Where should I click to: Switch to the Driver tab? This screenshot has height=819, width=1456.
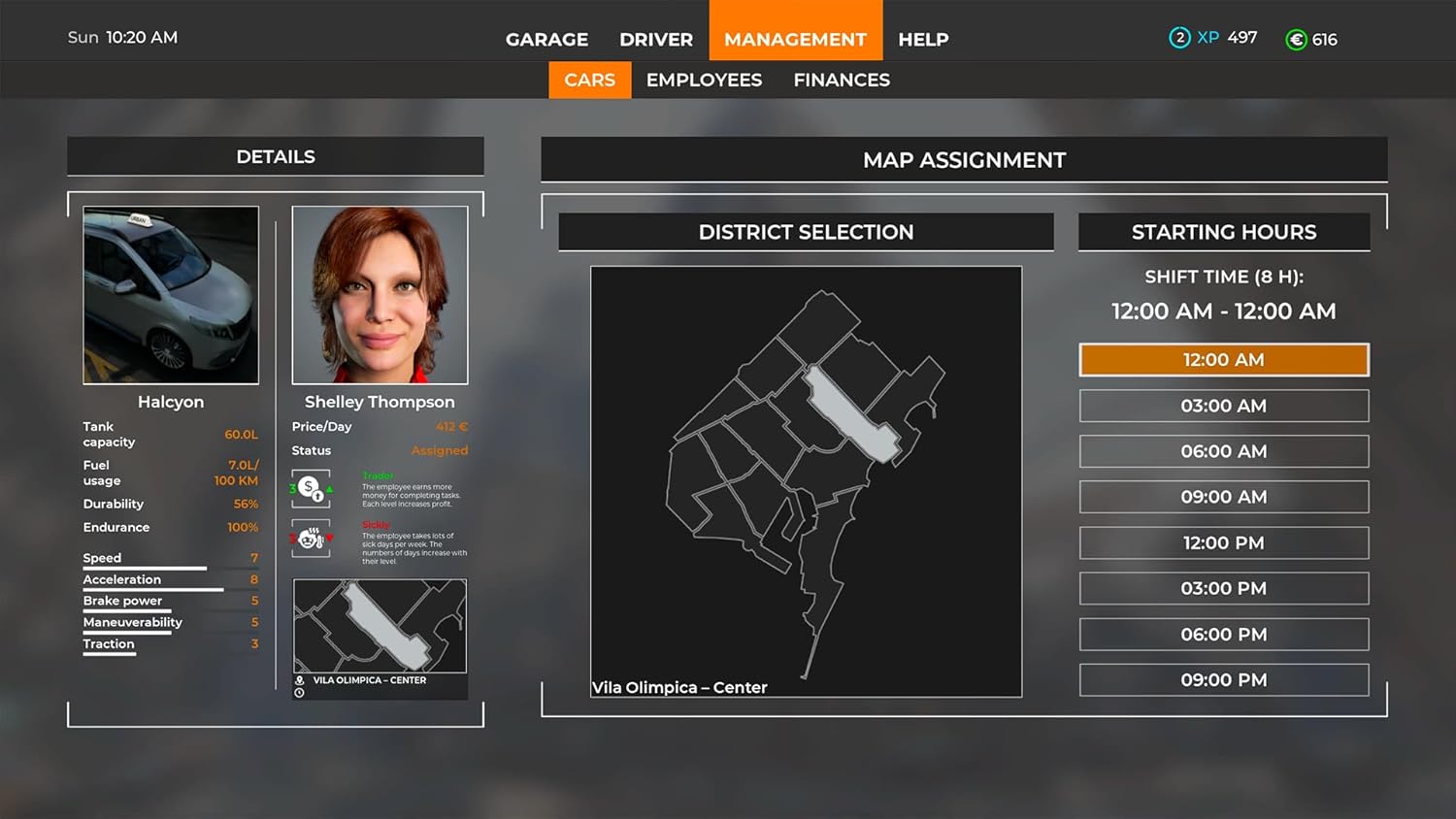656,40
